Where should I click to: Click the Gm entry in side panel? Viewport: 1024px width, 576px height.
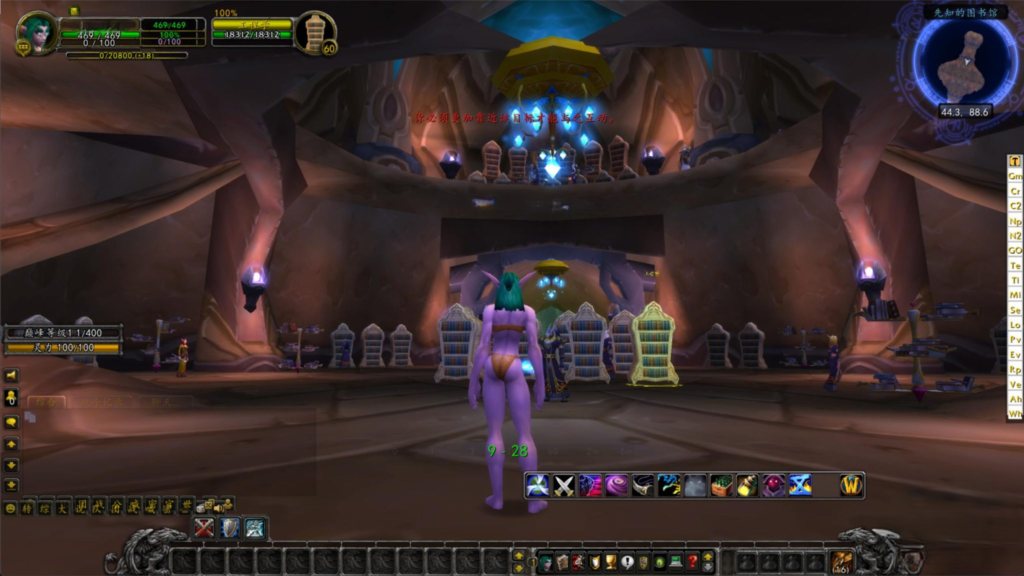click(1015, 176)
